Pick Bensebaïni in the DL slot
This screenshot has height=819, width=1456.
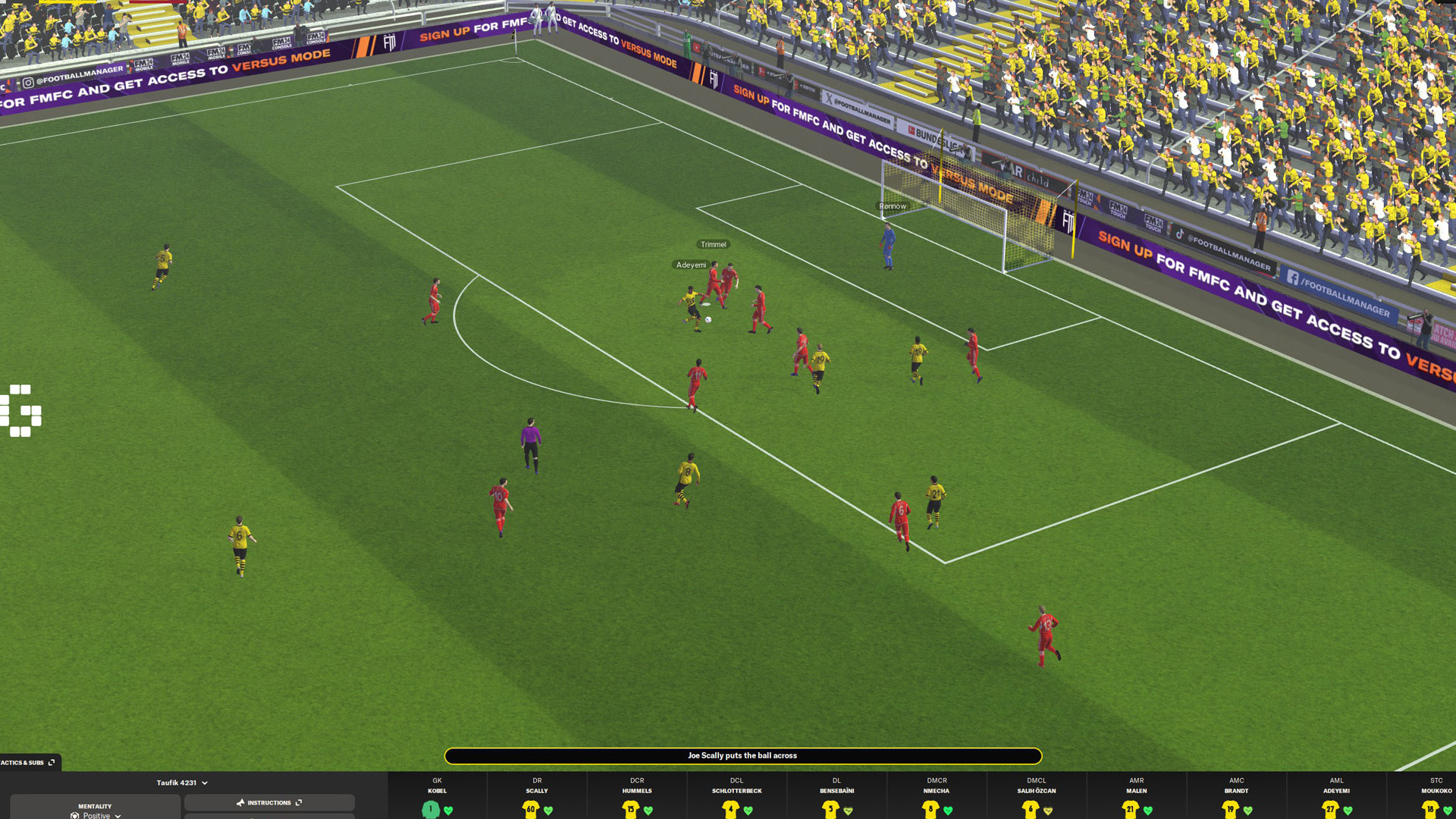(836, 795)
